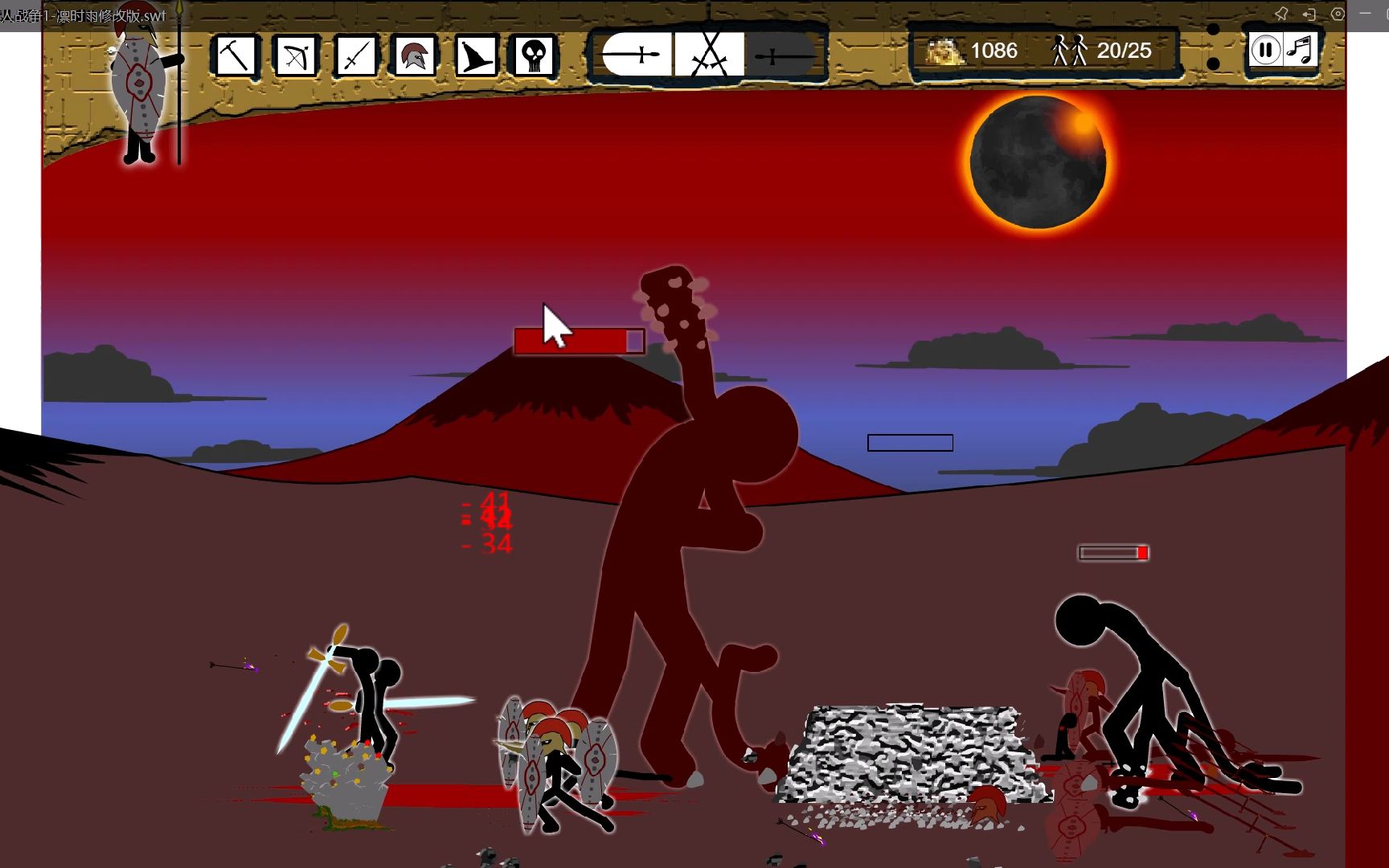The image size is (1389, 868).
Task: Build a swordsman with the sword icon
Action: pyautogui.click(x=355, y=55)
